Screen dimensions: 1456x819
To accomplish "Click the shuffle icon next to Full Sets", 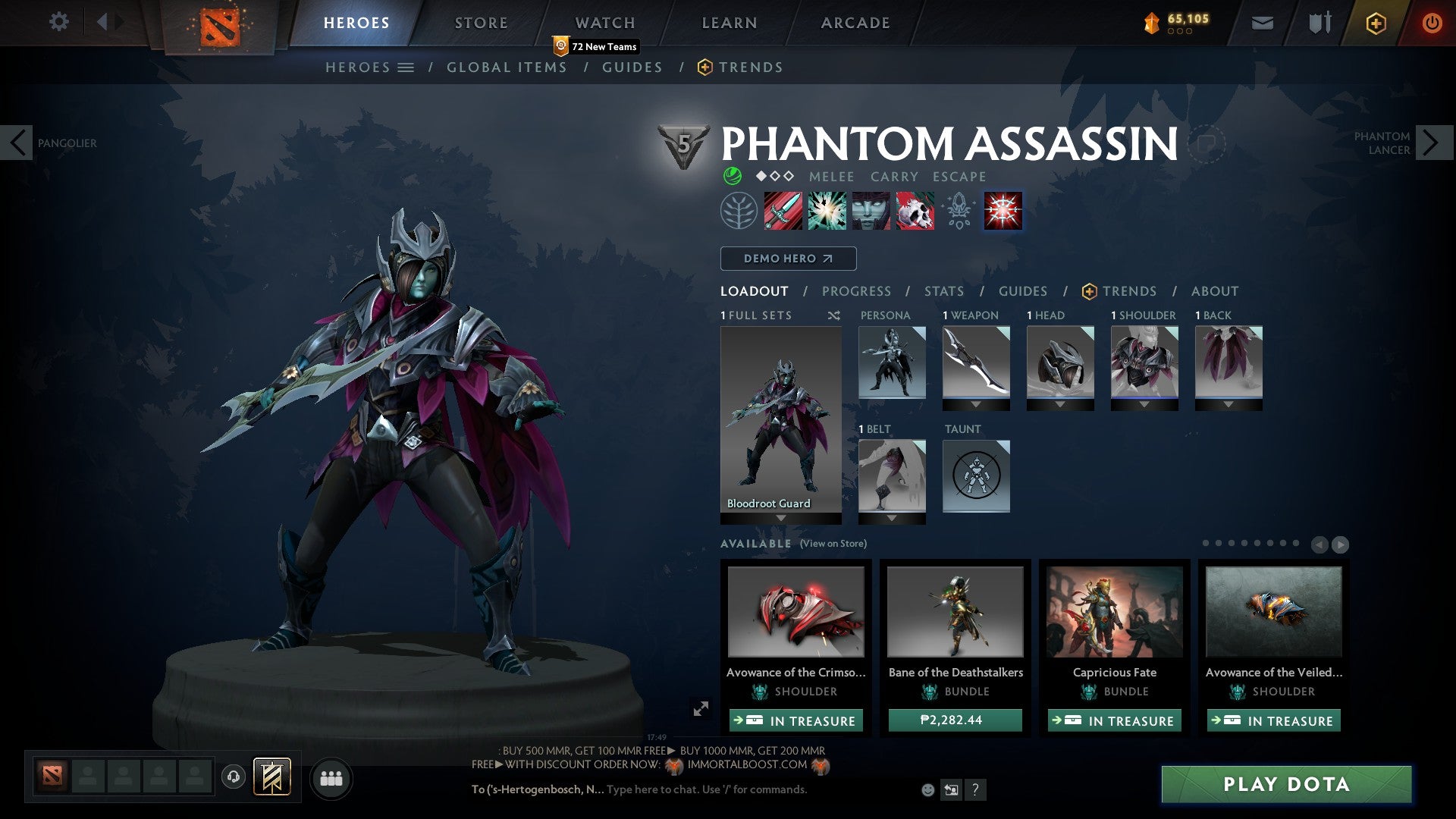I will pos(833,315).
